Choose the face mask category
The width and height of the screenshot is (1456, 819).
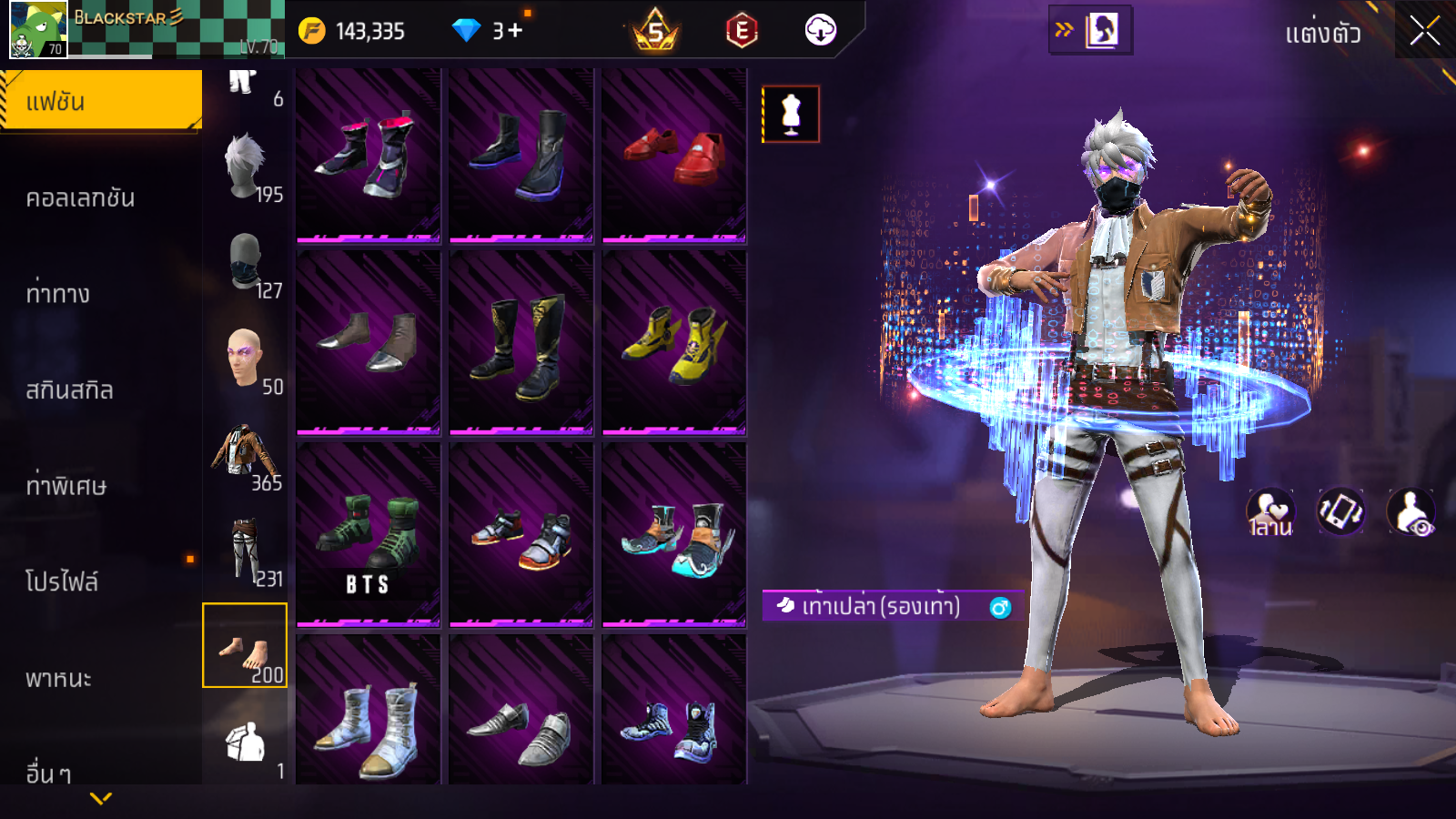pyautogui.click(x=246, y=264)
